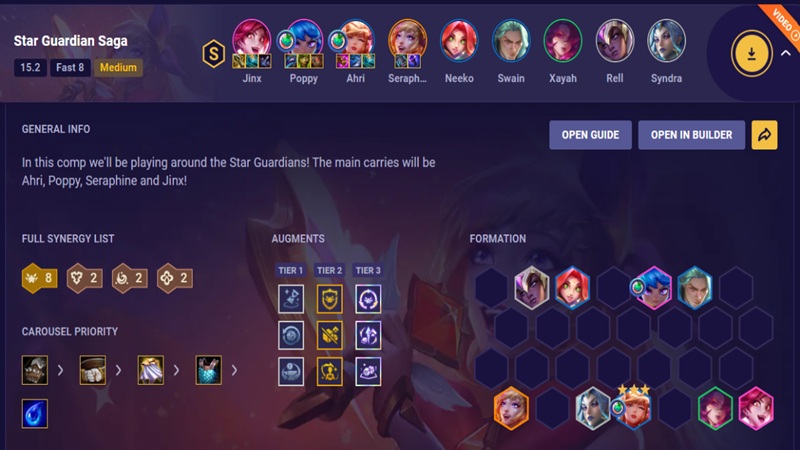Select the blue Tear carousel item
800x450 pixels.
pyautogui.click(x=35, y=413)
